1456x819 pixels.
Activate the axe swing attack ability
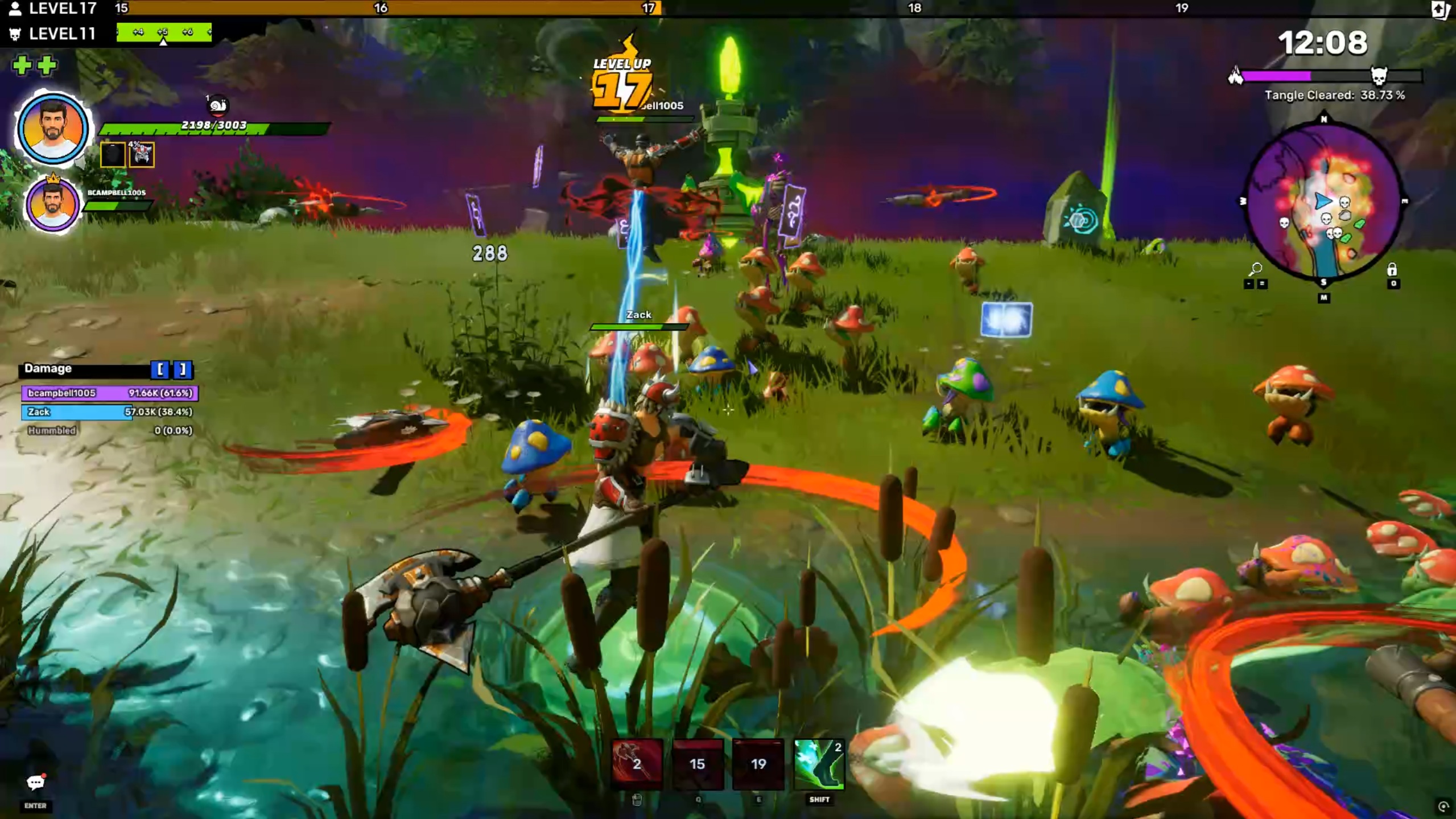point(637,764)
